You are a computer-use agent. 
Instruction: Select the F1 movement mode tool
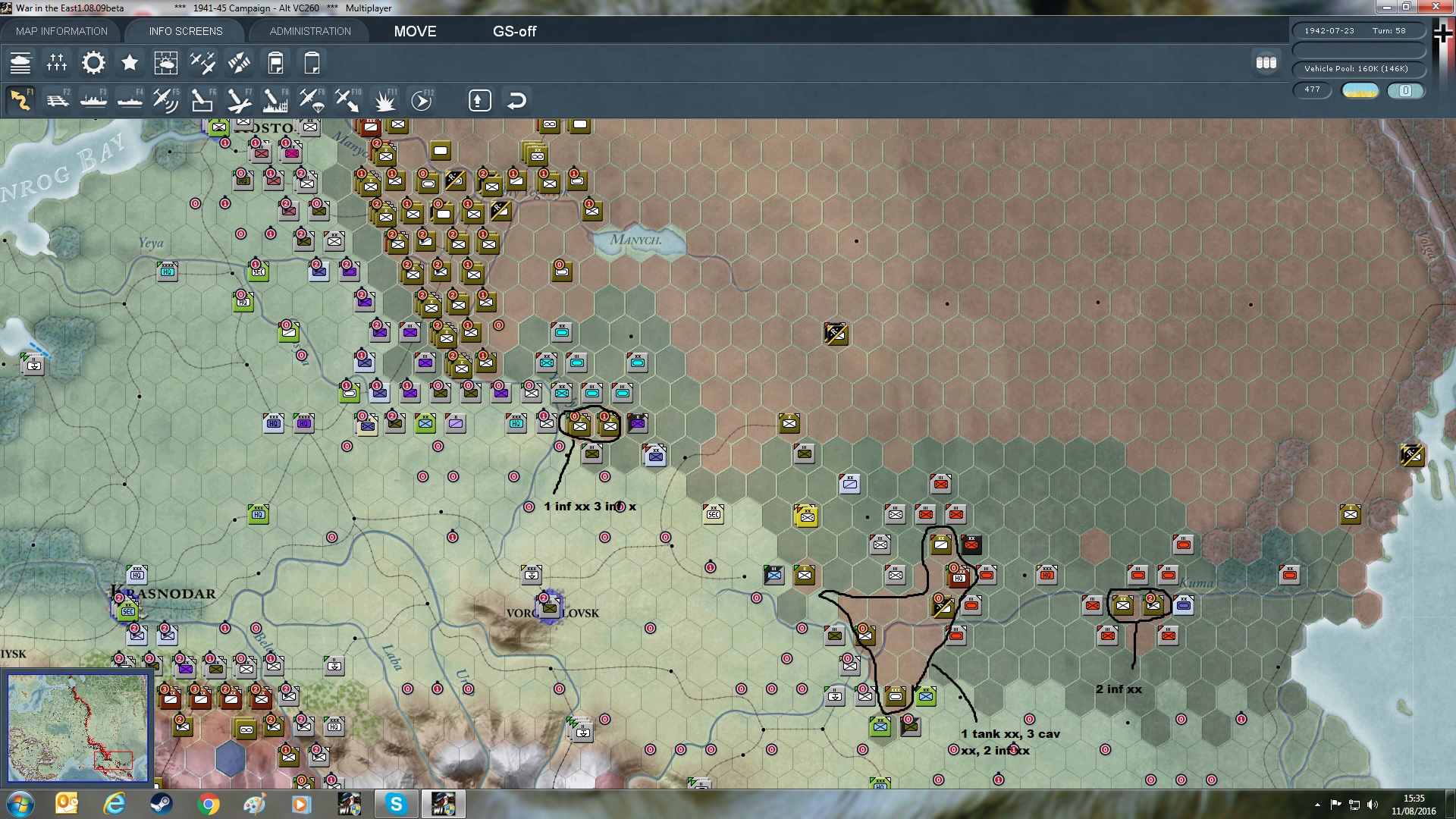tap(20, 99)
